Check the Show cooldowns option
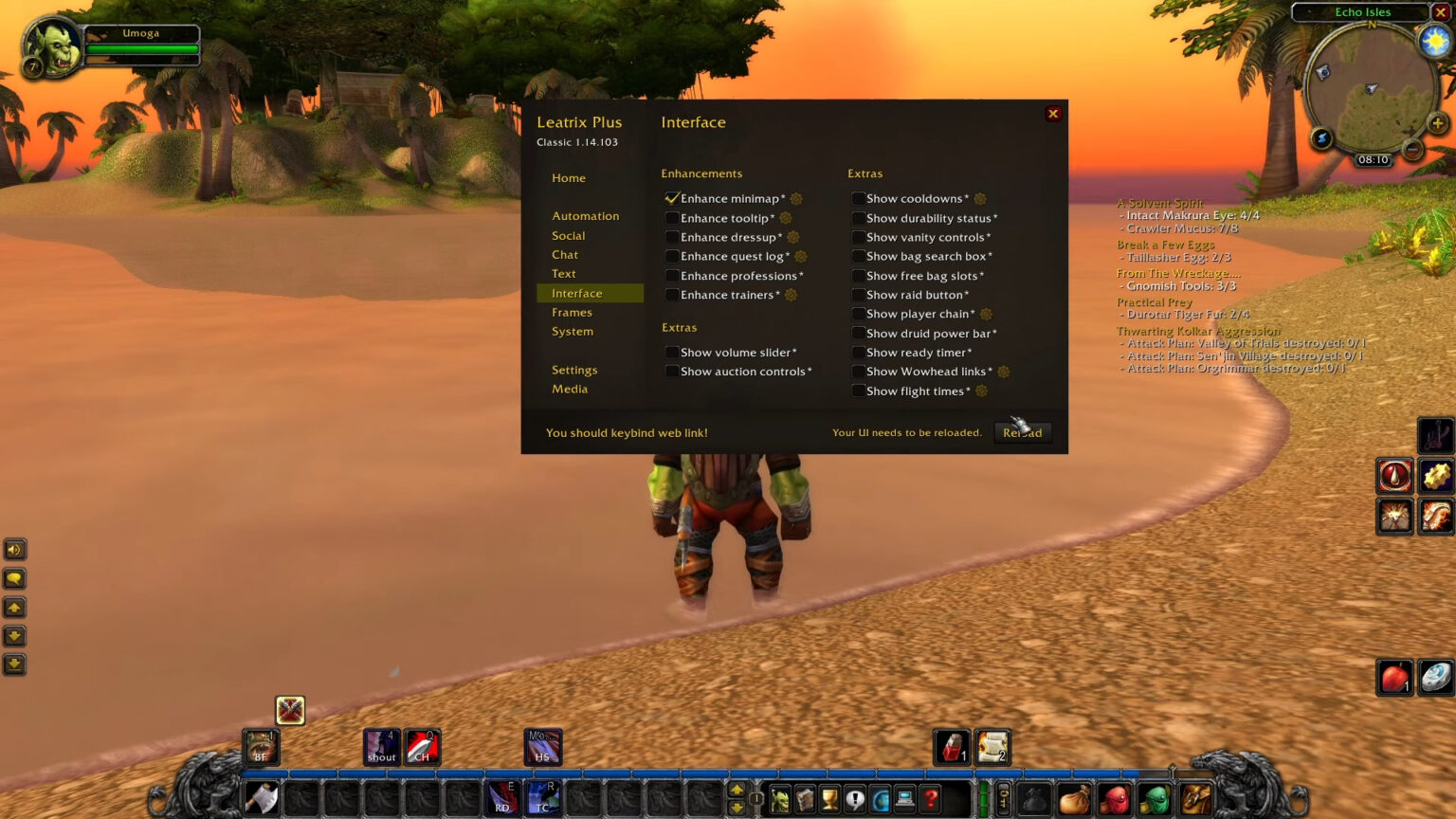Screen dimensions: 1456x819 pos(859,199)
